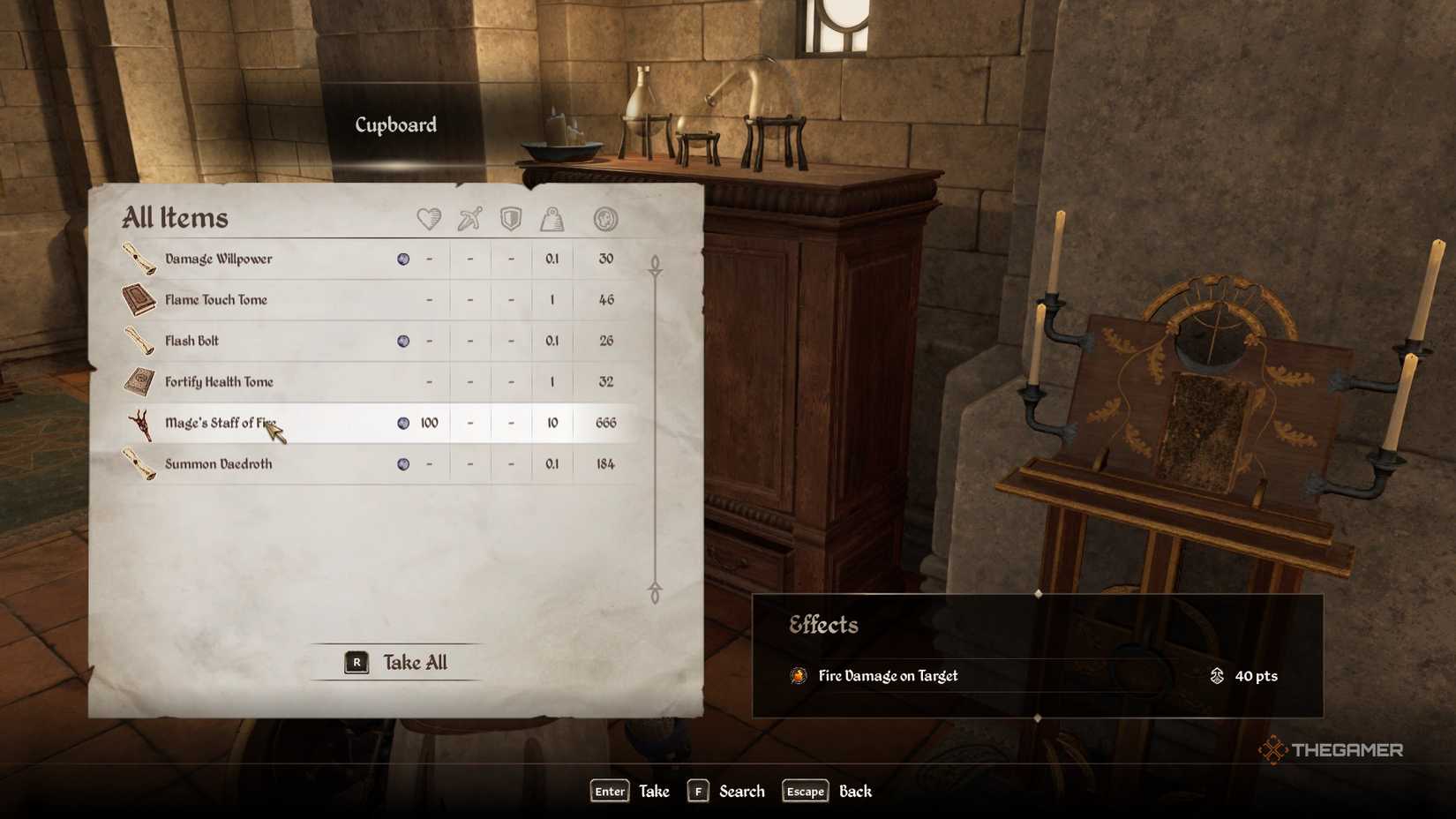
Task: Click the Mage's Staff of Fire weapon icon
Action: pos(139,423)
